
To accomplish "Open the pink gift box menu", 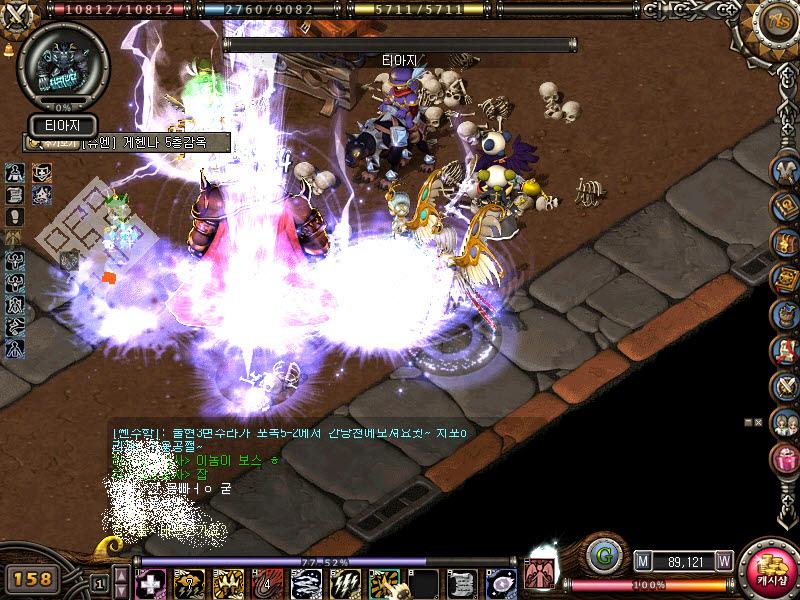I will point(786,459).
